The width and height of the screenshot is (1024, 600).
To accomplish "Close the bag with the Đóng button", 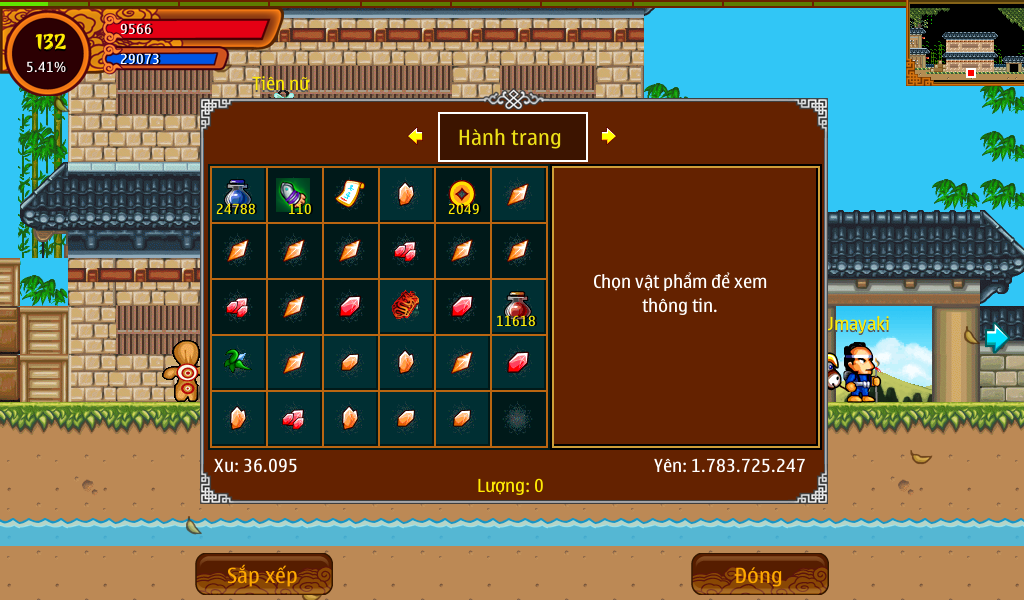I will (x=759, y=575).
